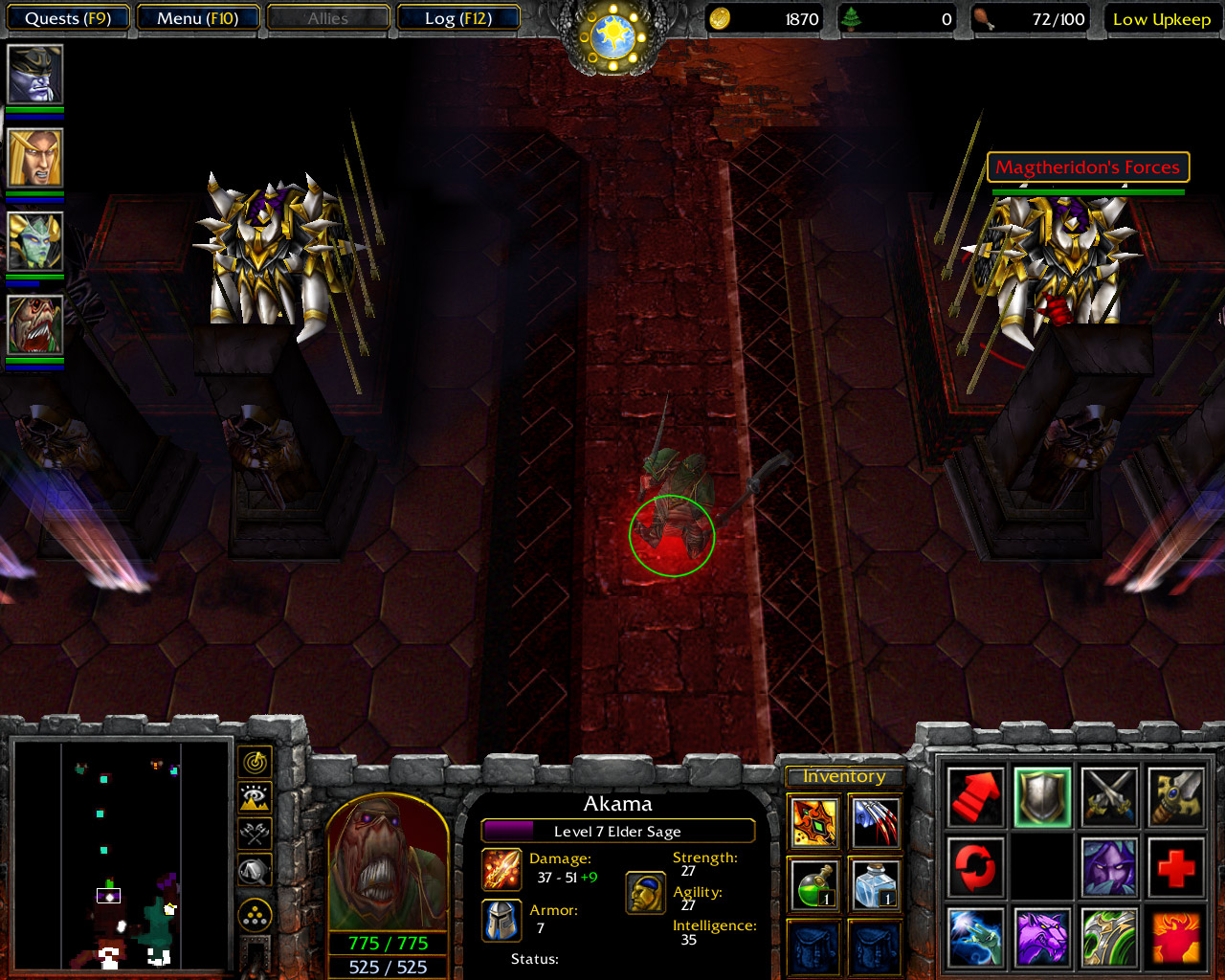
Task: Open the Log (F12) window
Action: pyautogui.click(x=459, y=17)
